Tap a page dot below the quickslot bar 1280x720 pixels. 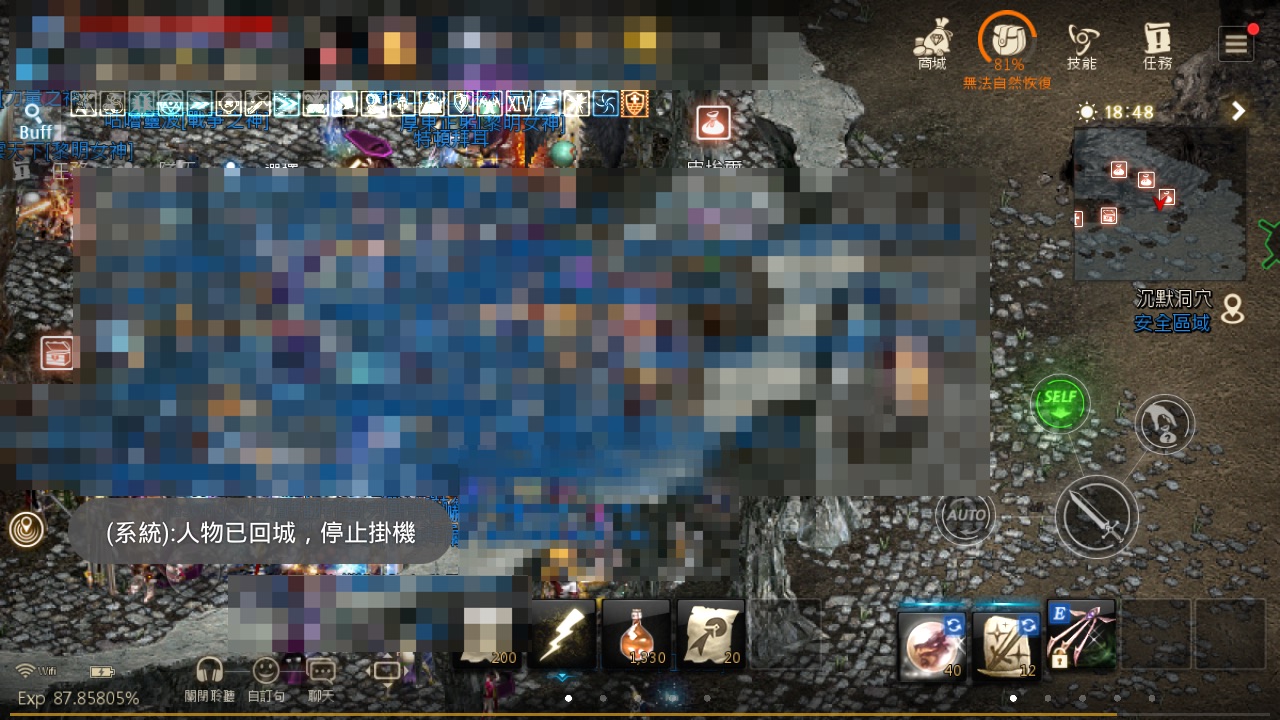click(x=568, y=699)
